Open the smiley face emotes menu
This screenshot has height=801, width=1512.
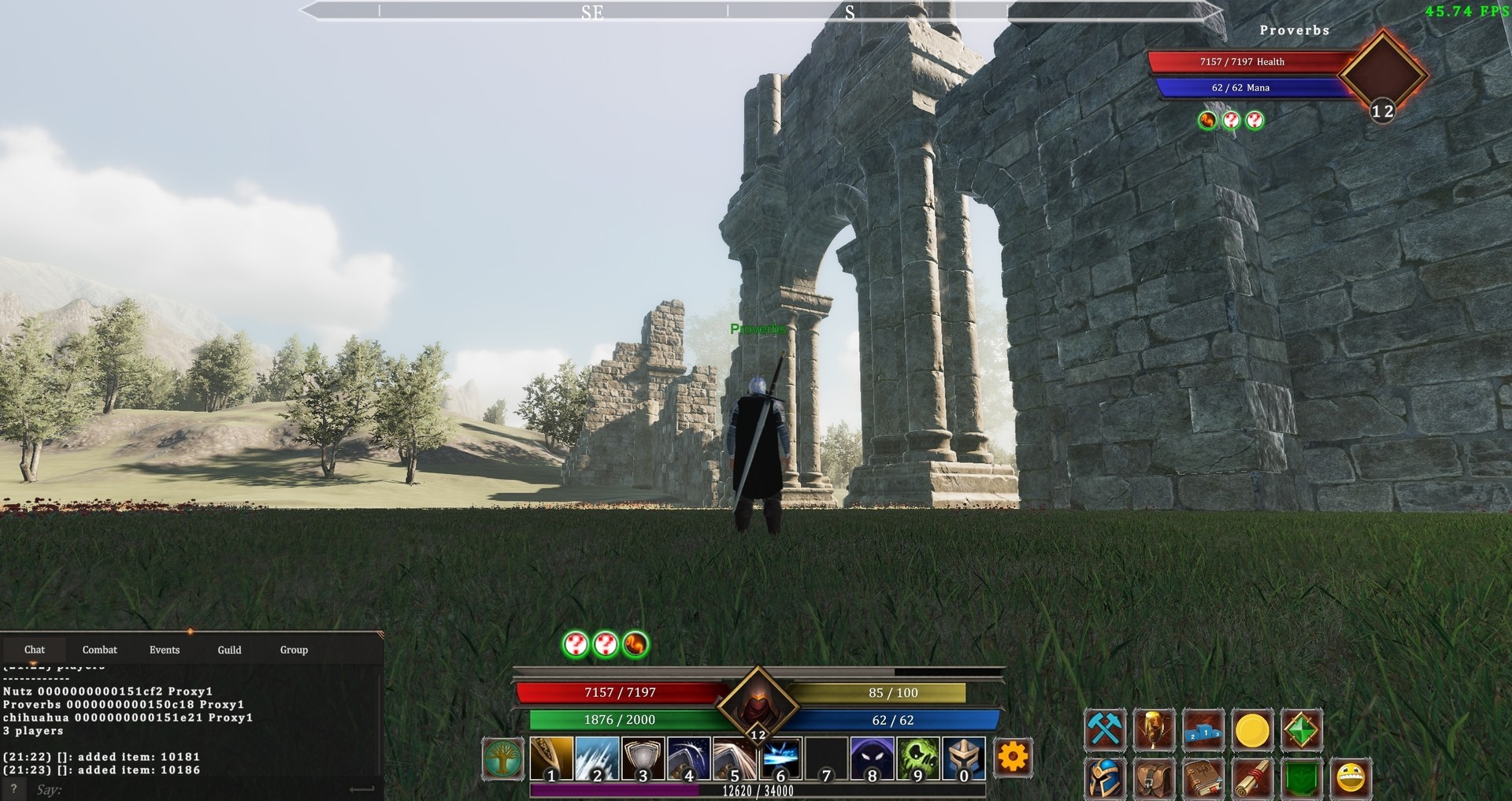click(1351, 779)
